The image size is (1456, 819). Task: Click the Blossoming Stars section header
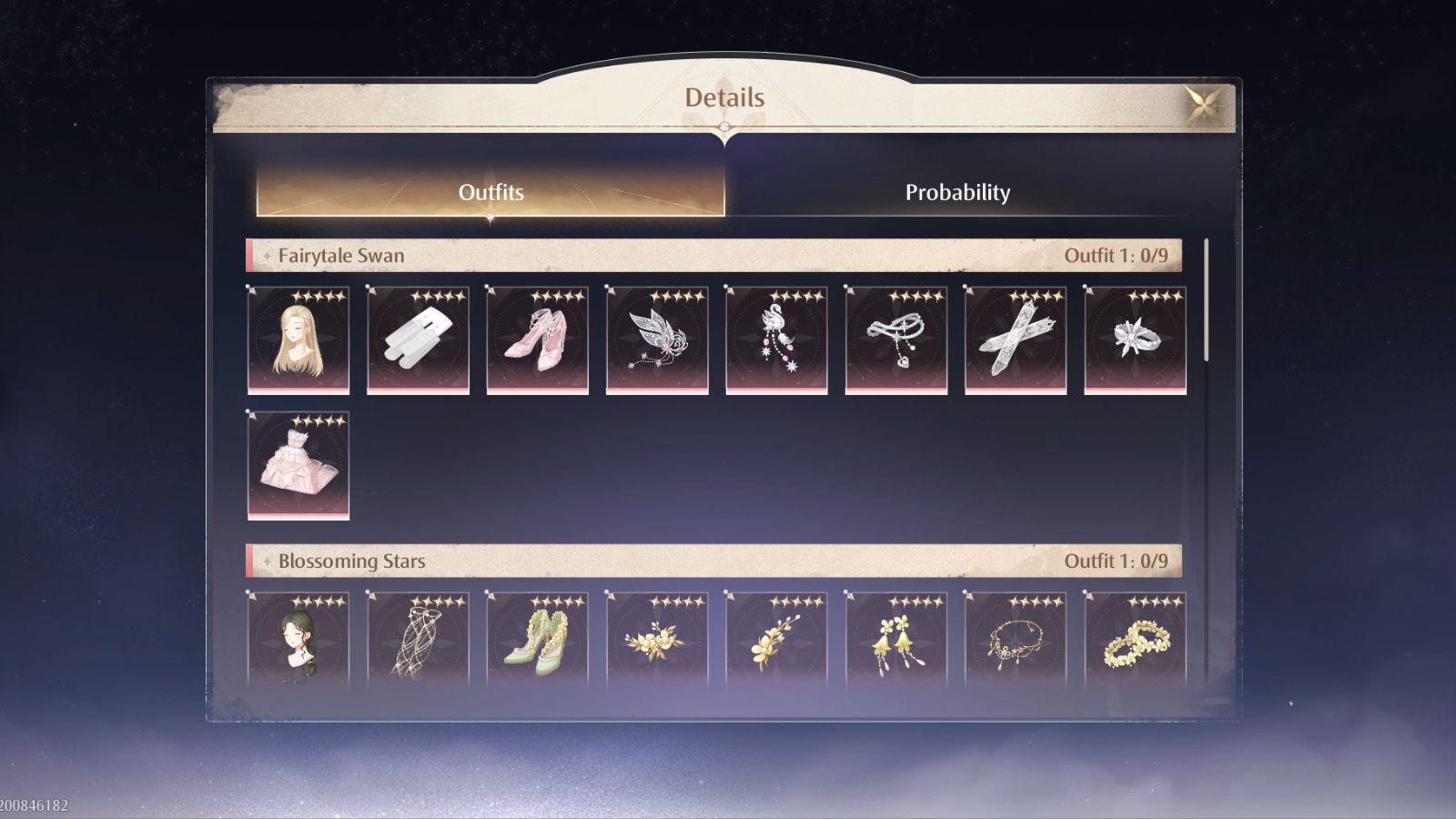(352, 561)
